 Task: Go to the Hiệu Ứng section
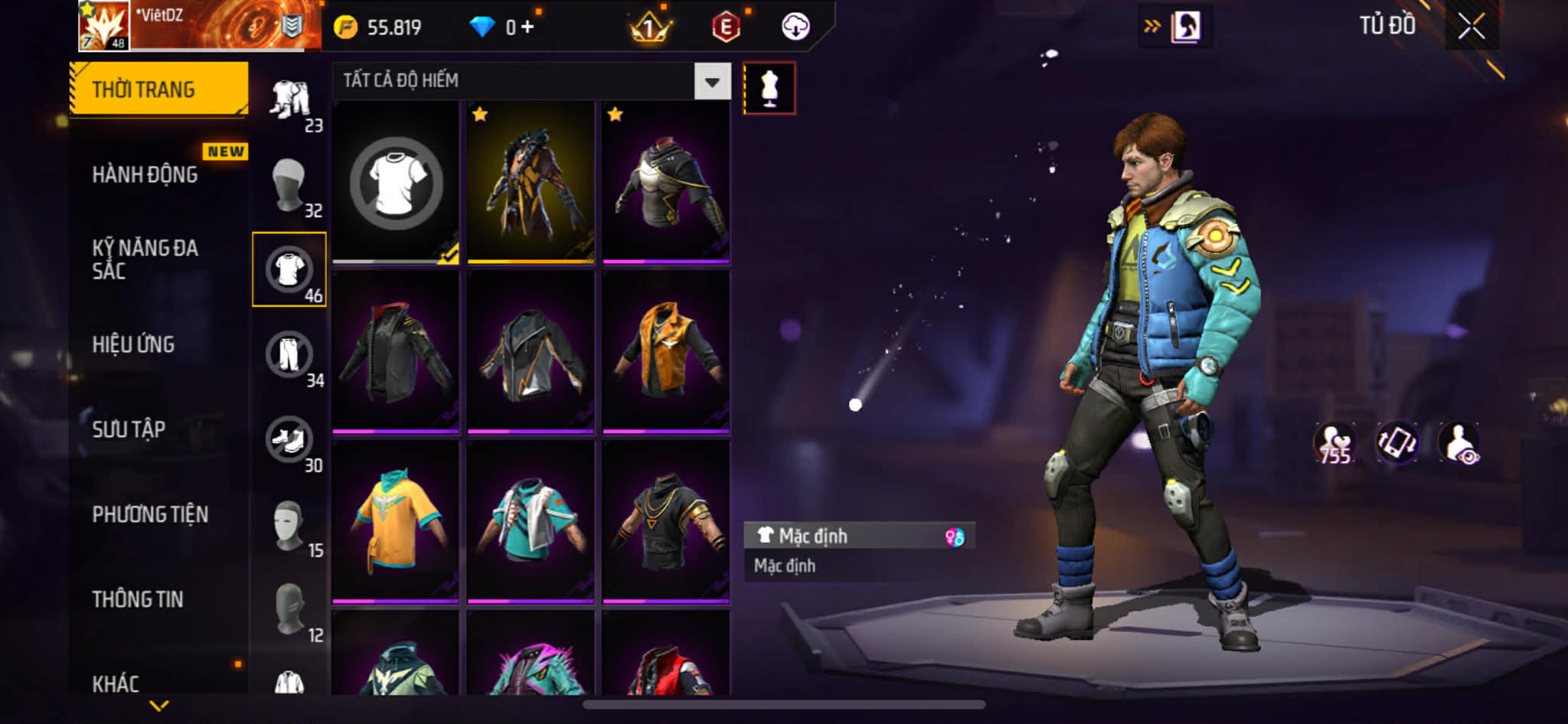tap(134, 344)
